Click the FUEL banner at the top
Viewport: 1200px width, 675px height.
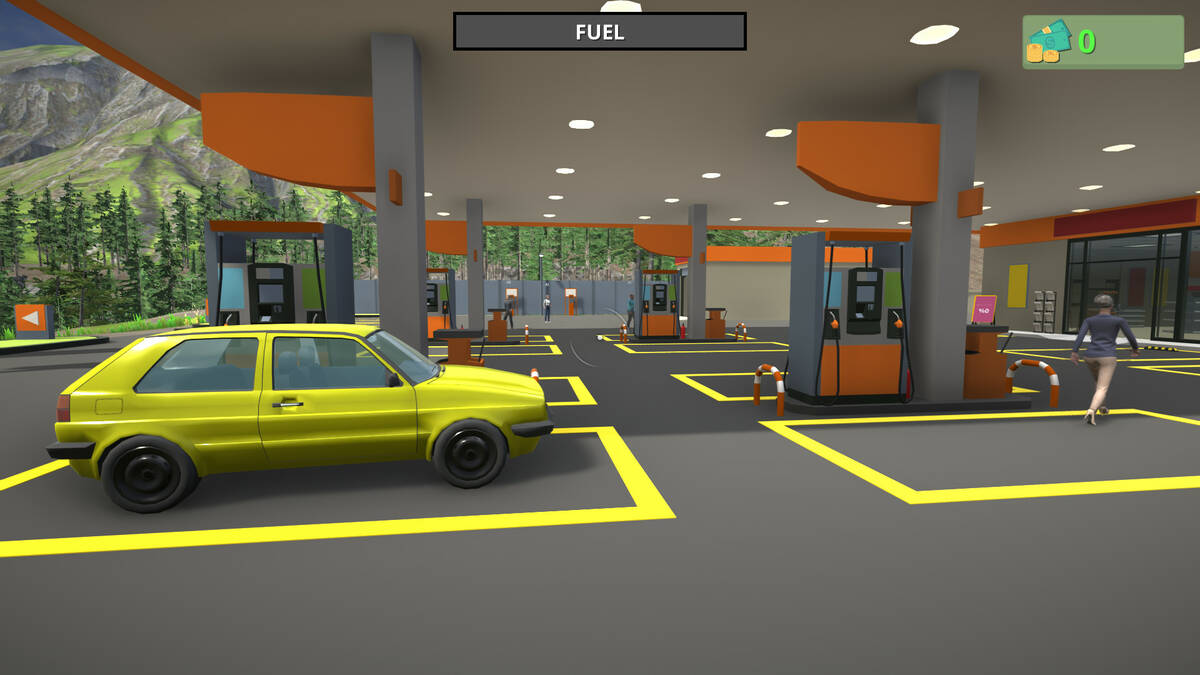pos(600,31)
